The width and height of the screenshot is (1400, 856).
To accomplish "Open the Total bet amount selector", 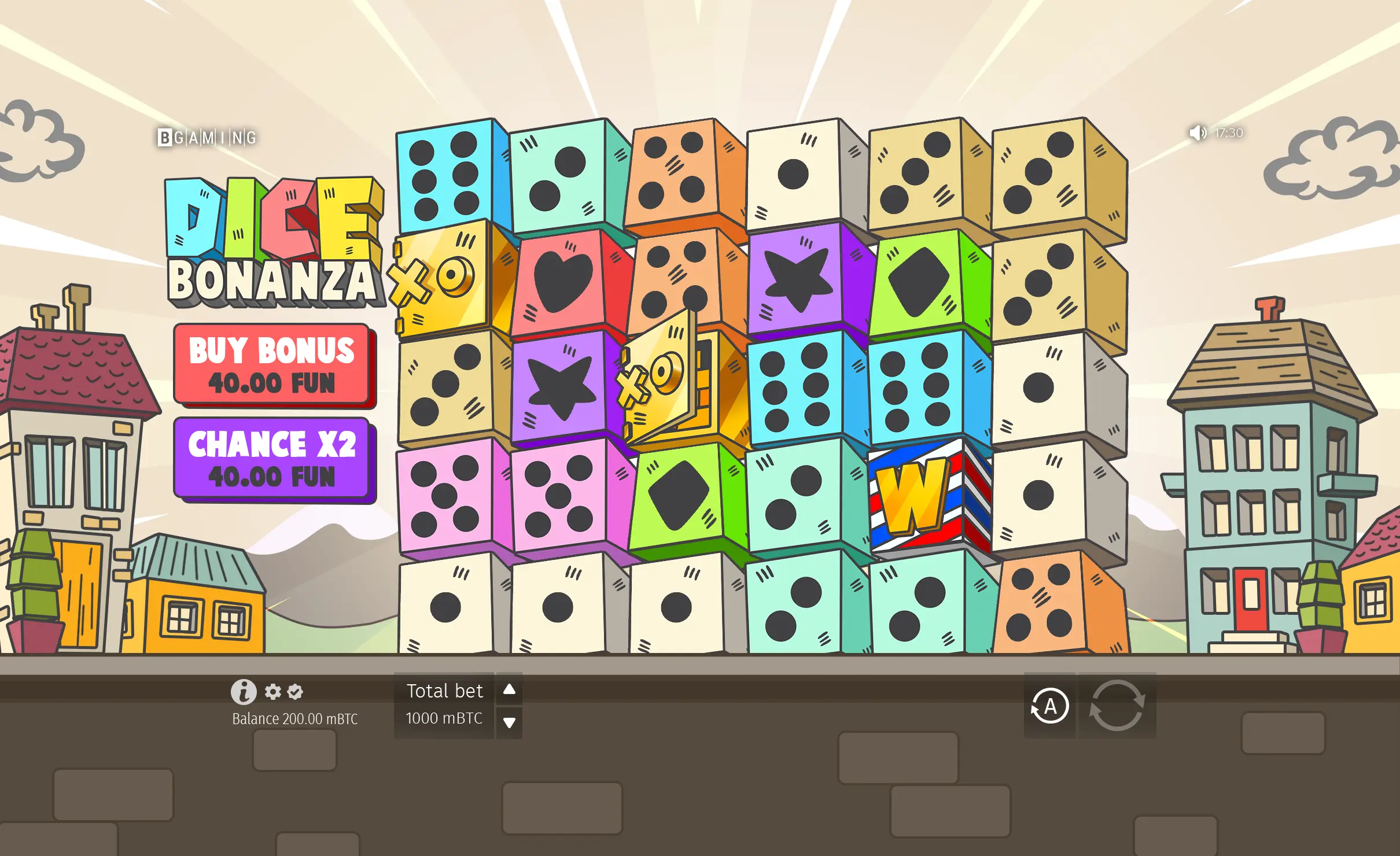I will point(444,718).
